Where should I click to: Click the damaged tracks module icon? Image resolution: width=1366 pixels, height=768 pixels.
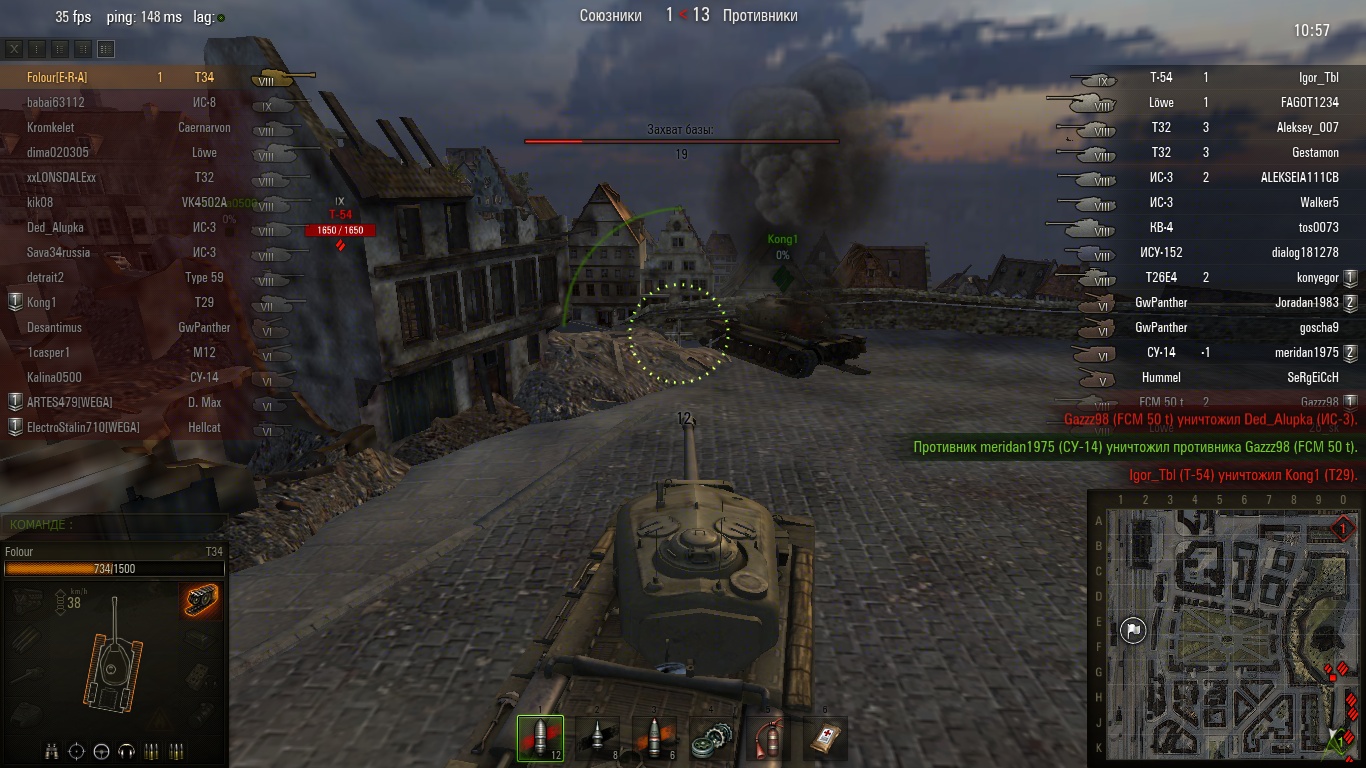pos(201,601)
